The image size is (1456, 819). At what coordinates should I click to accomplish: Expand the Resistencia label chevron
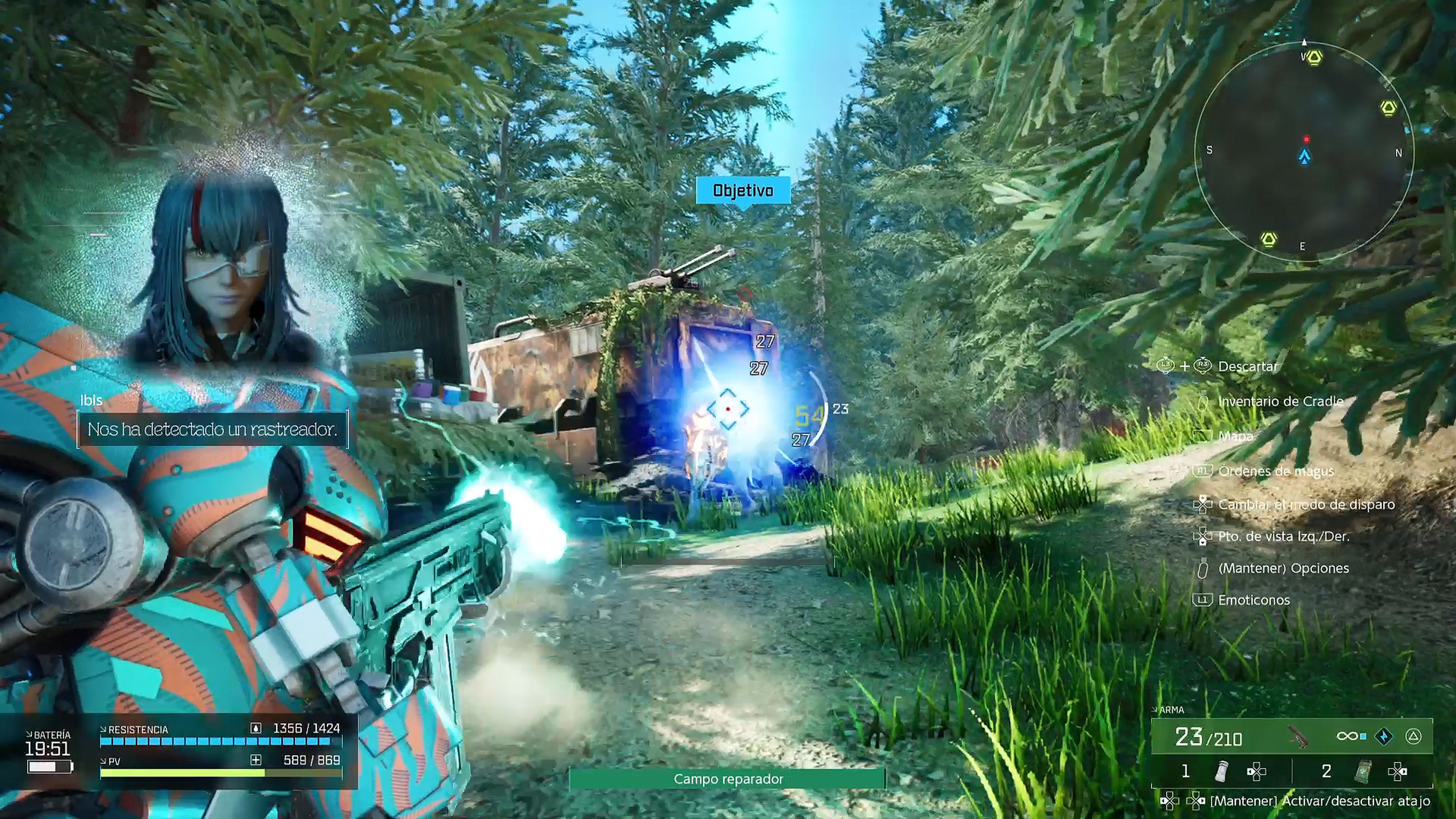pyautogui.click(x=104, y=730)
